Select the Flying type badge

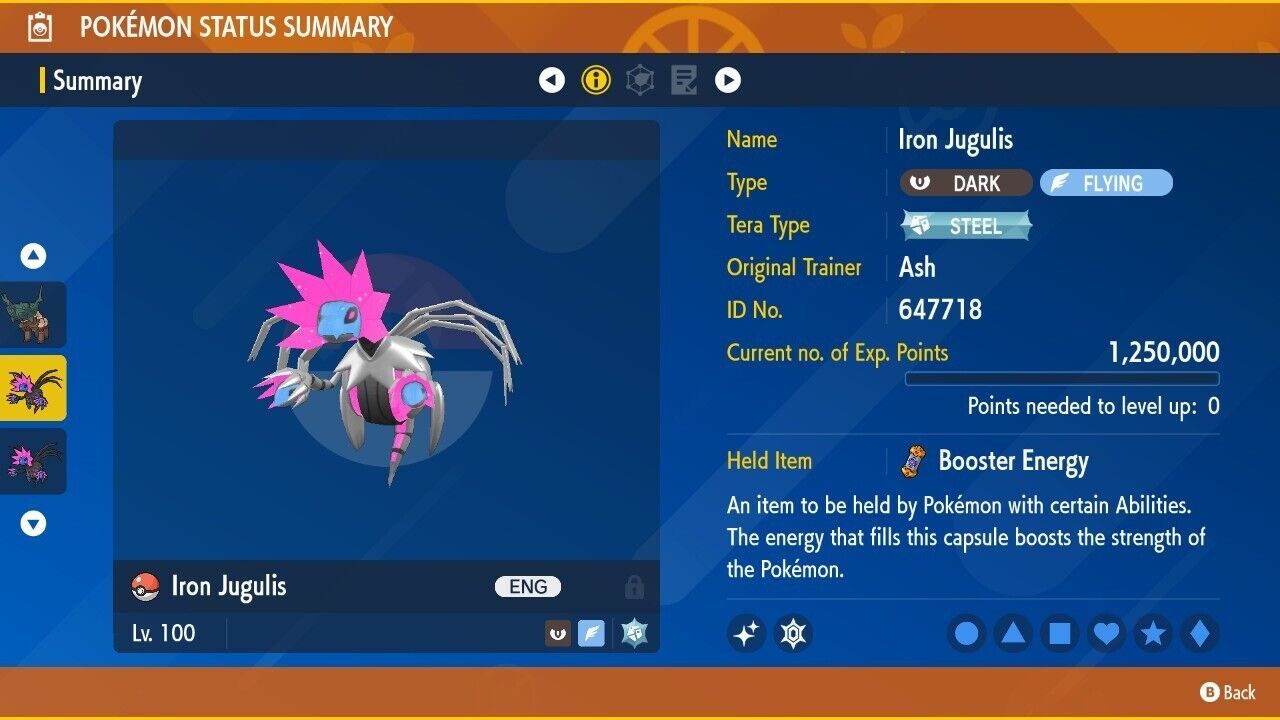[1106, 183]
